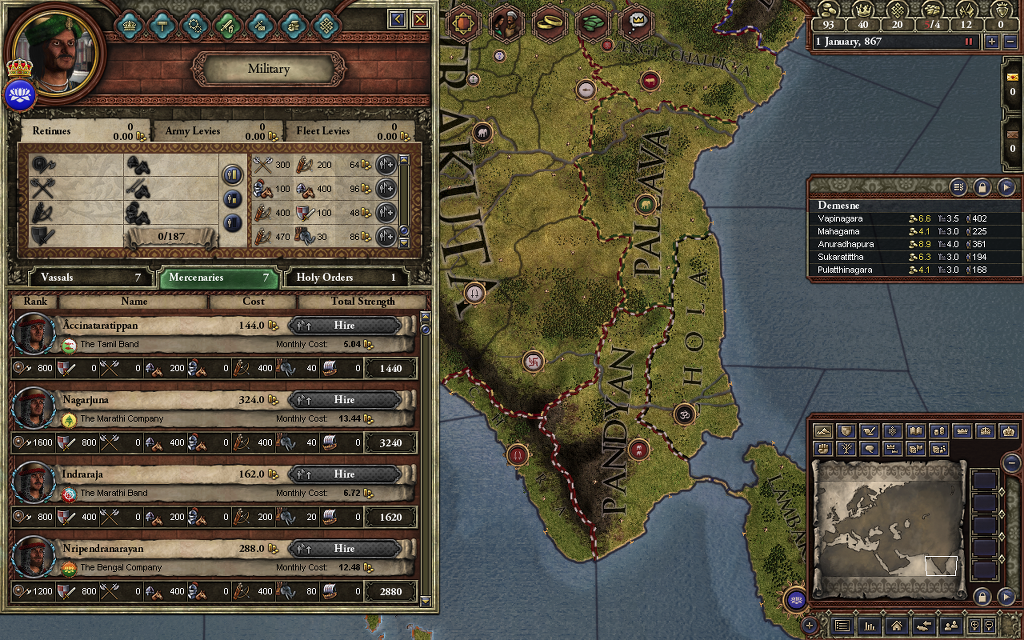Viewport: 1024px width, 640px height.
Task: Select Anuradhapura in the Demesne list
Action: click(x=845, y=244)
